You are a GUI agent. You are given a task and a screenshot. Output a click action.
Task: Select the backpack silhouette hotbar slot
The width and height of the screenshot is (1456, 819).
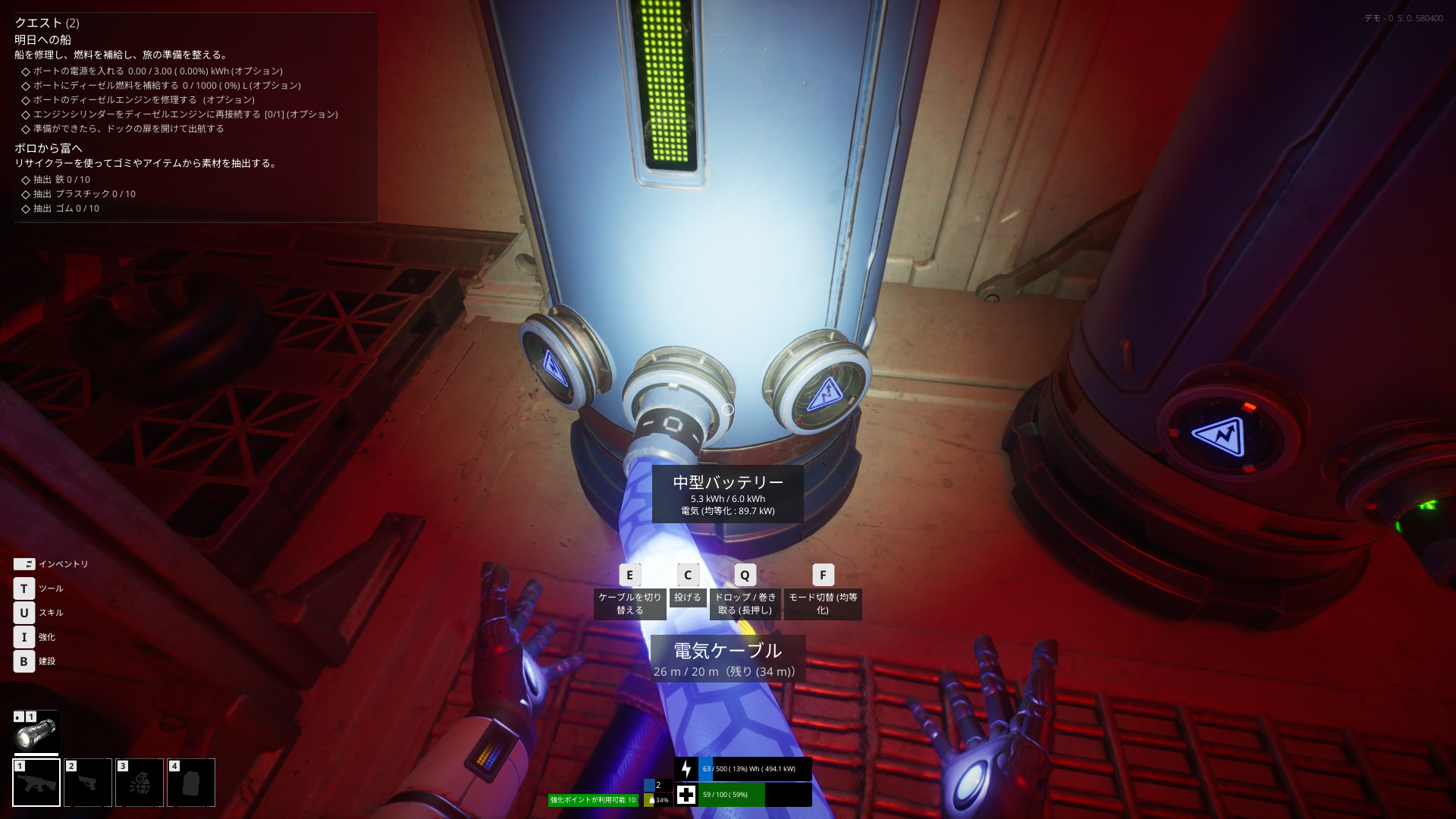(x=191, y=783)
